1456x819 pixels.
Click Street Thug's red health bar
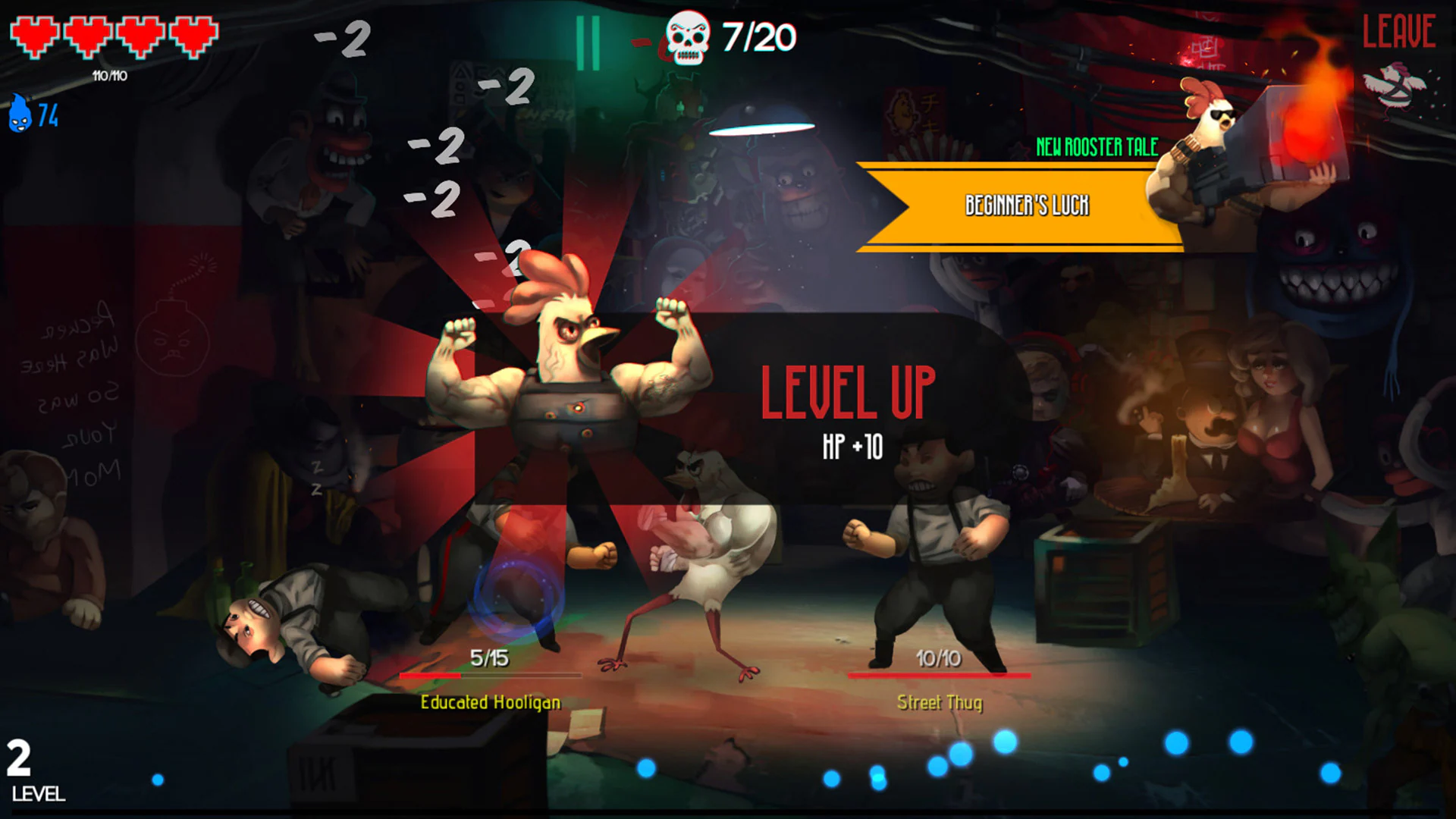[938, 675]
